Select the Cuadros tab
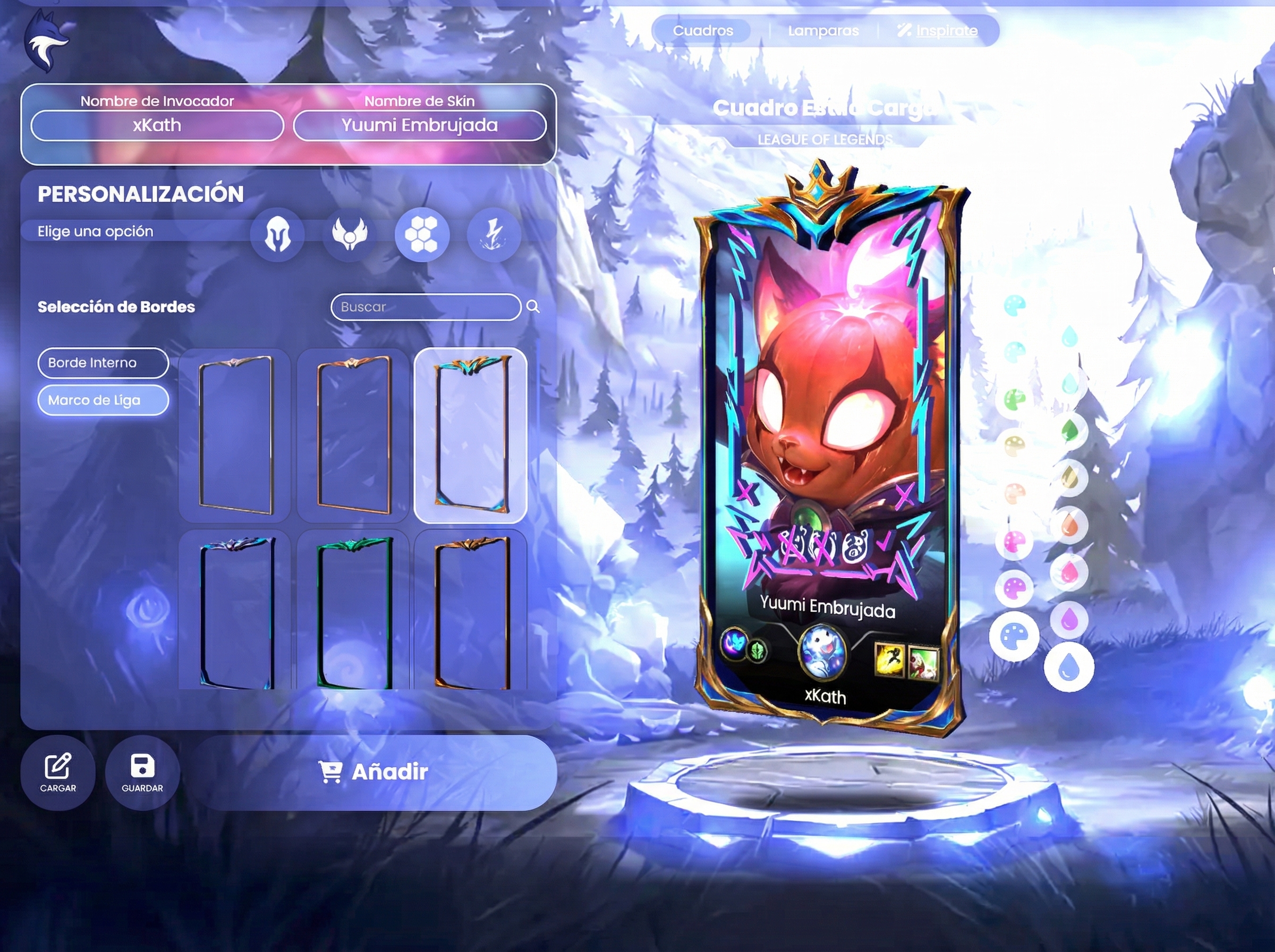Screen dimensions: 1275x952 click(703, 30)
